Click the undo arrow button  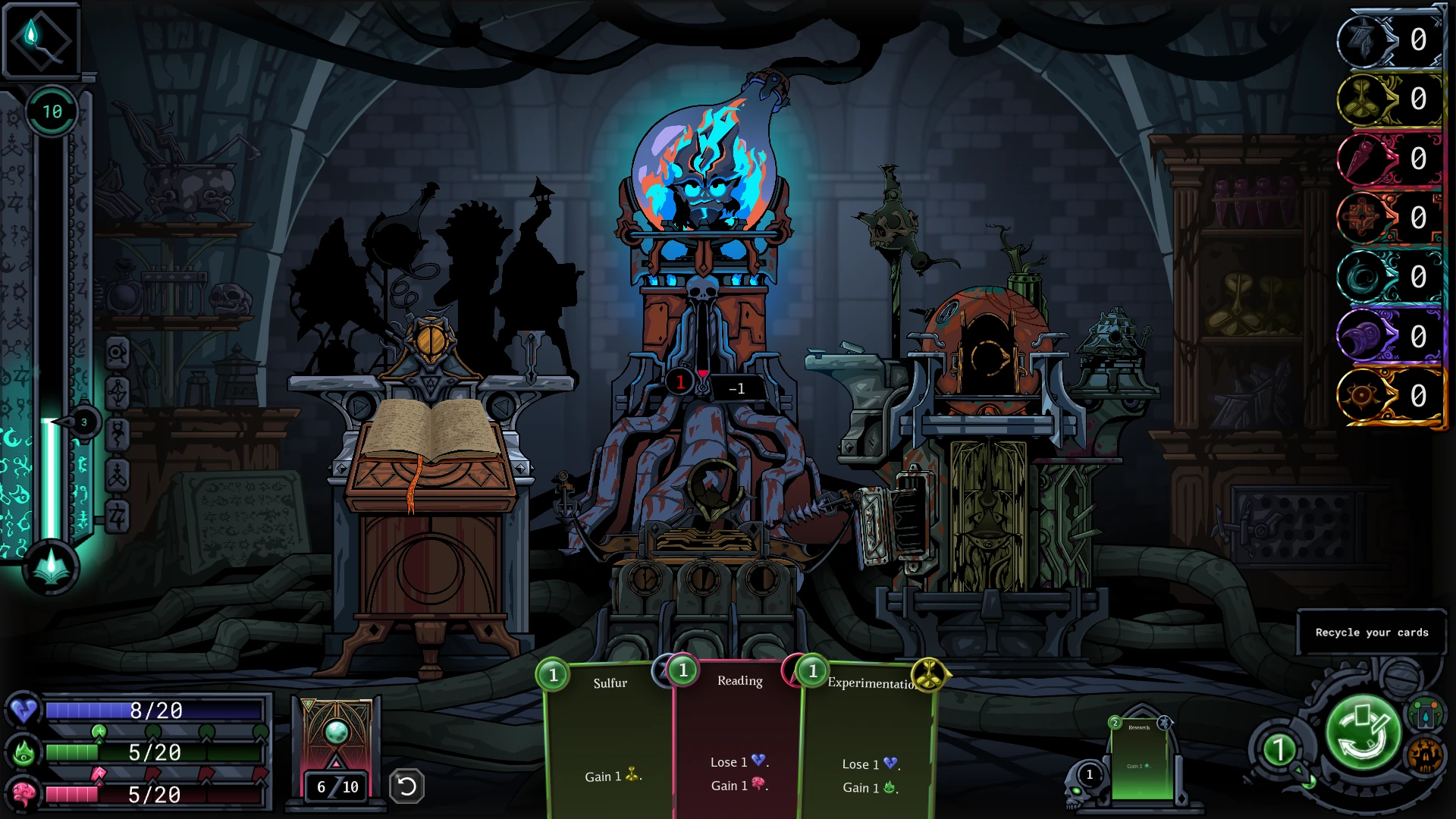(x=406, y=786)
